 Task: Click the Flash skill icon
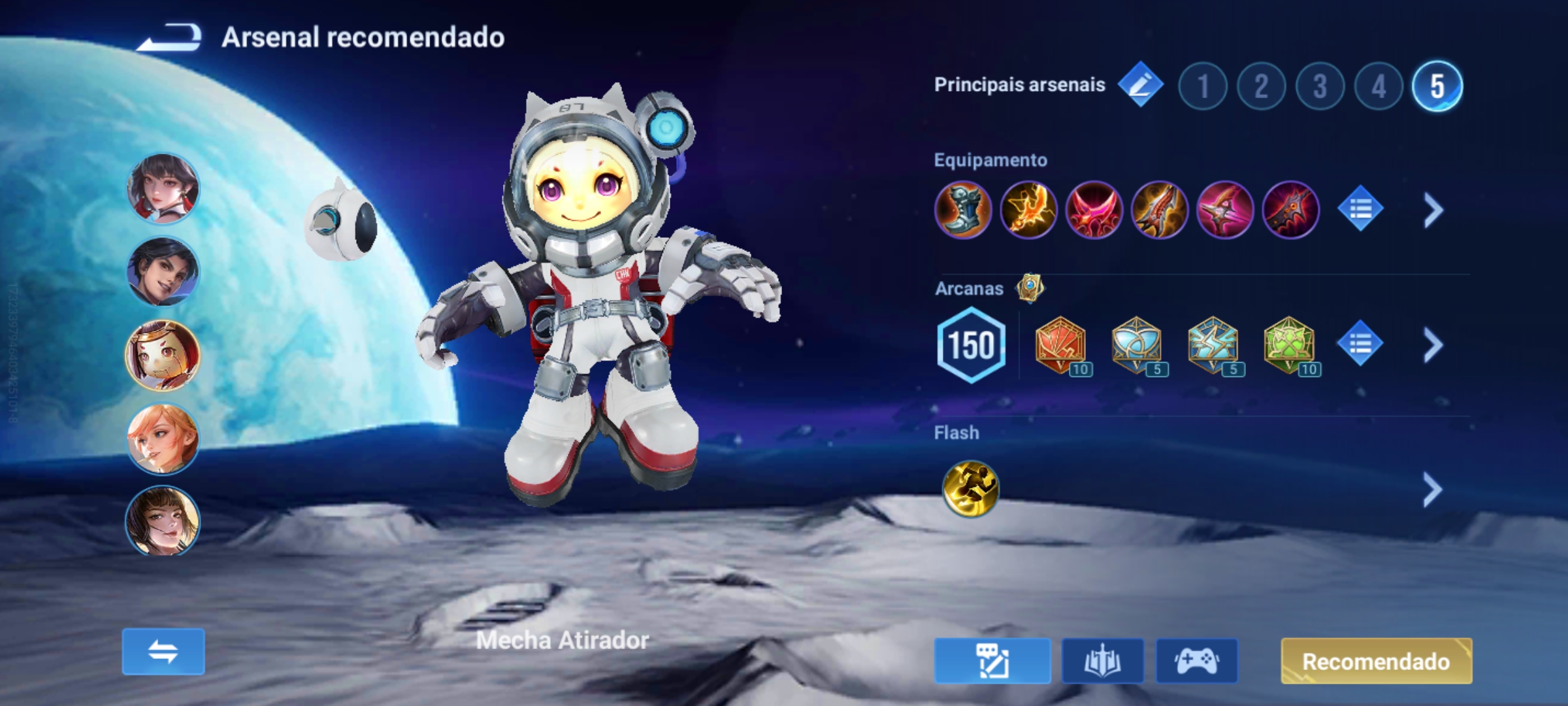(973, 489)
